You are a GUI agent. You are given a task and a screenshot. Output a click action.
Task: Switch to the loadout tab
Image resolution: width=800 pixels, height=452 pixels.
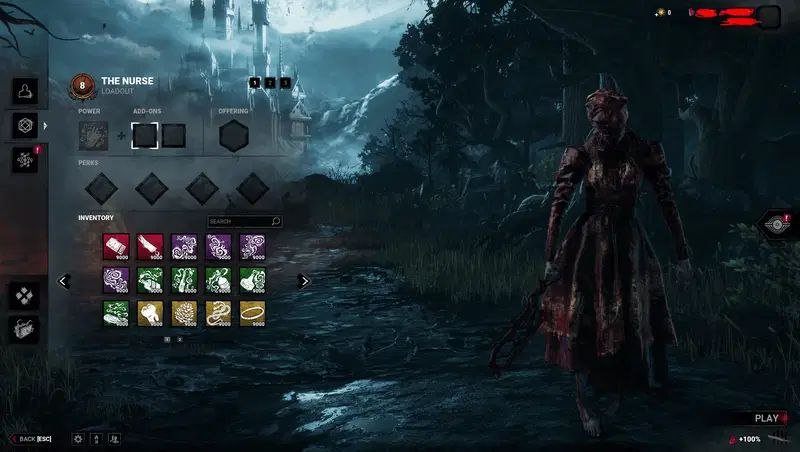[x=24, y=125]
